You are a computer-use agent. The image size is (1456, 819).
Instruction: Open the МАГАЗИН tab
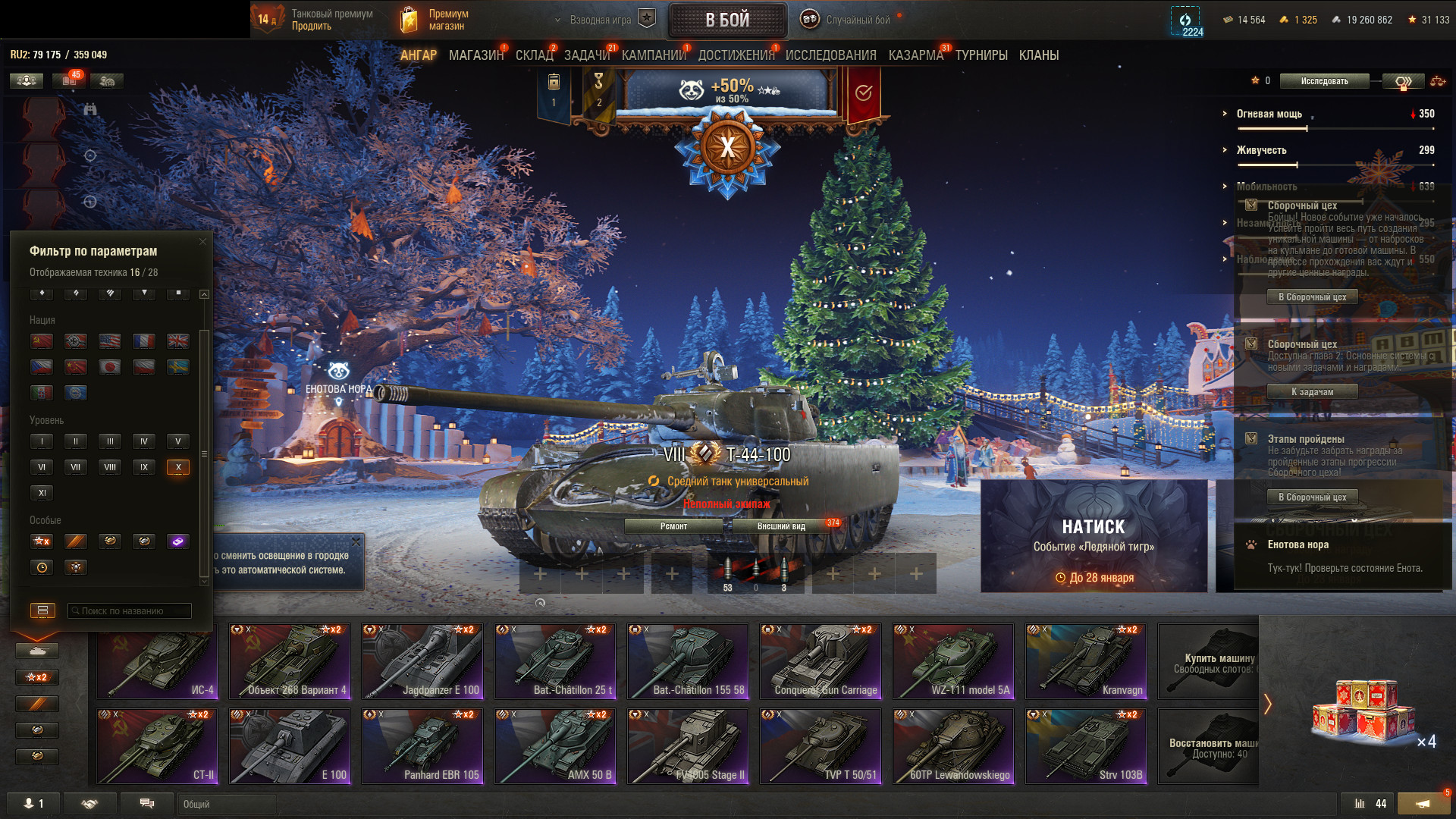475,55
